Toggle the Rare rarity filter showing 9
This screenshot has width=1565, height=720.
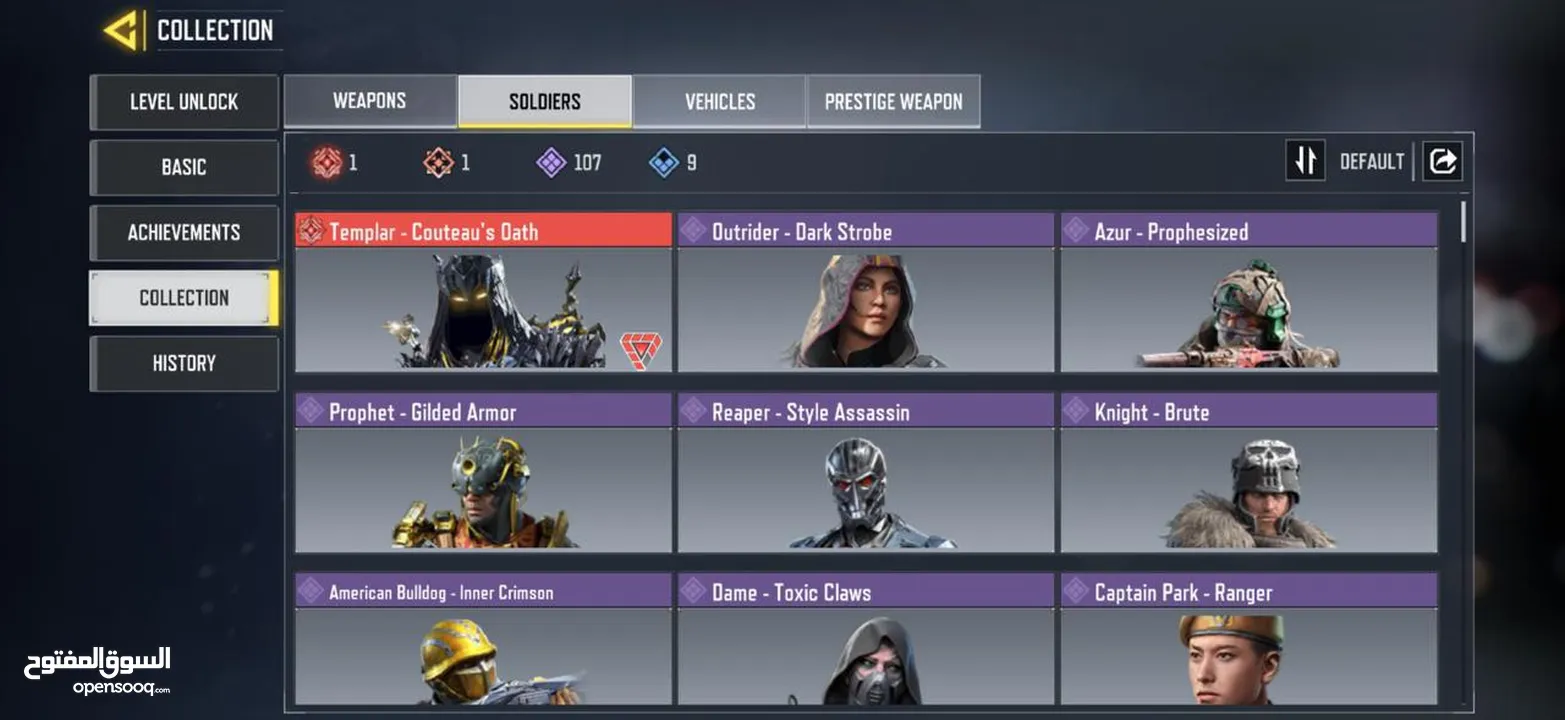click(663, 162)
